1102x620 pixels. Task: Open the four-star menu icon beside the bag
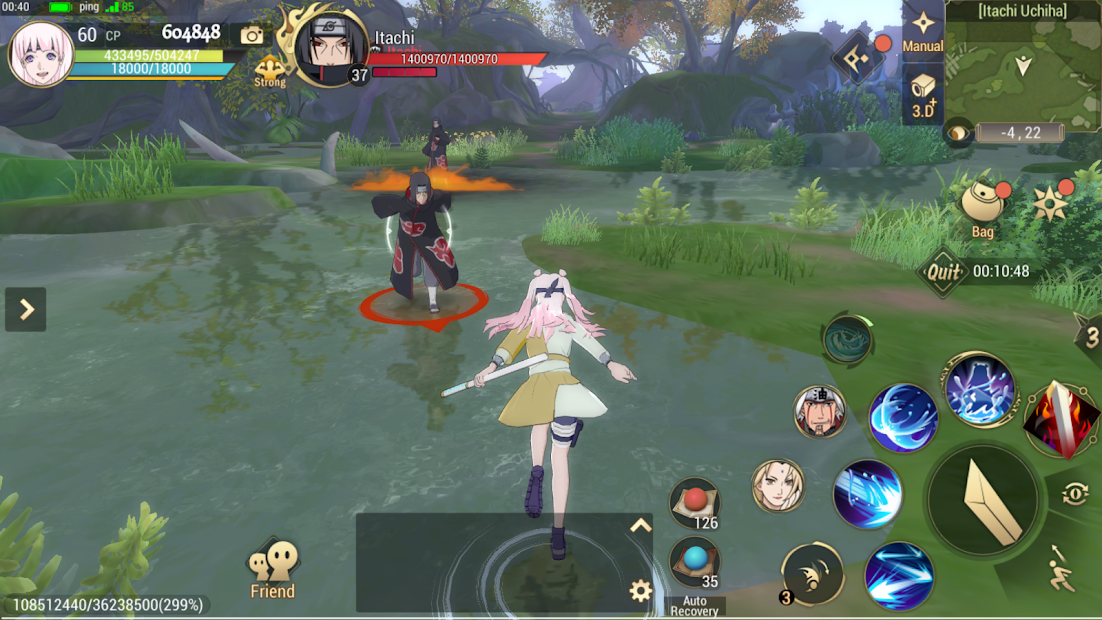pyautogui.click(x=1050, y=203)
